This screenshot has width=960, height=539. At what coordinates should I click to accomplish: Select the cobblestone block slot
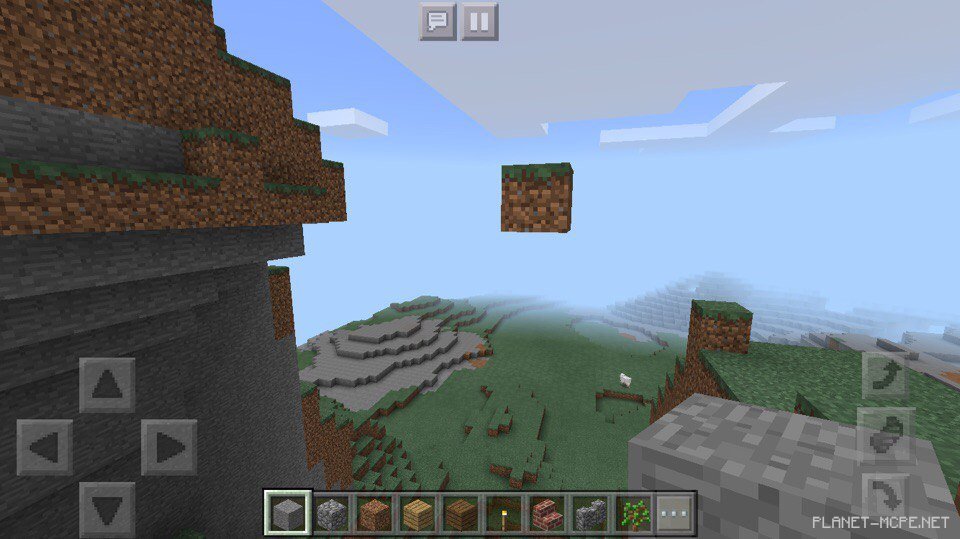click(x=331, y=514)
